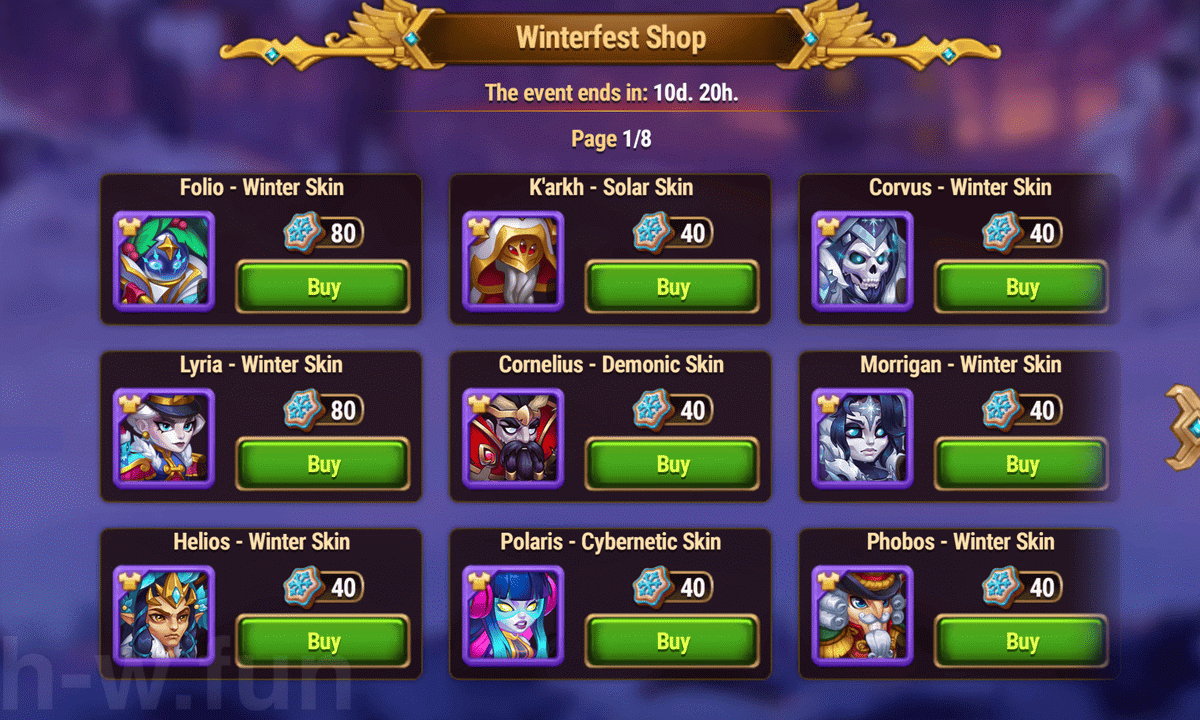Buy the K'arkh Solar Skin
This screenshot has width=1200, height=720.
click(x=672, y=287)
